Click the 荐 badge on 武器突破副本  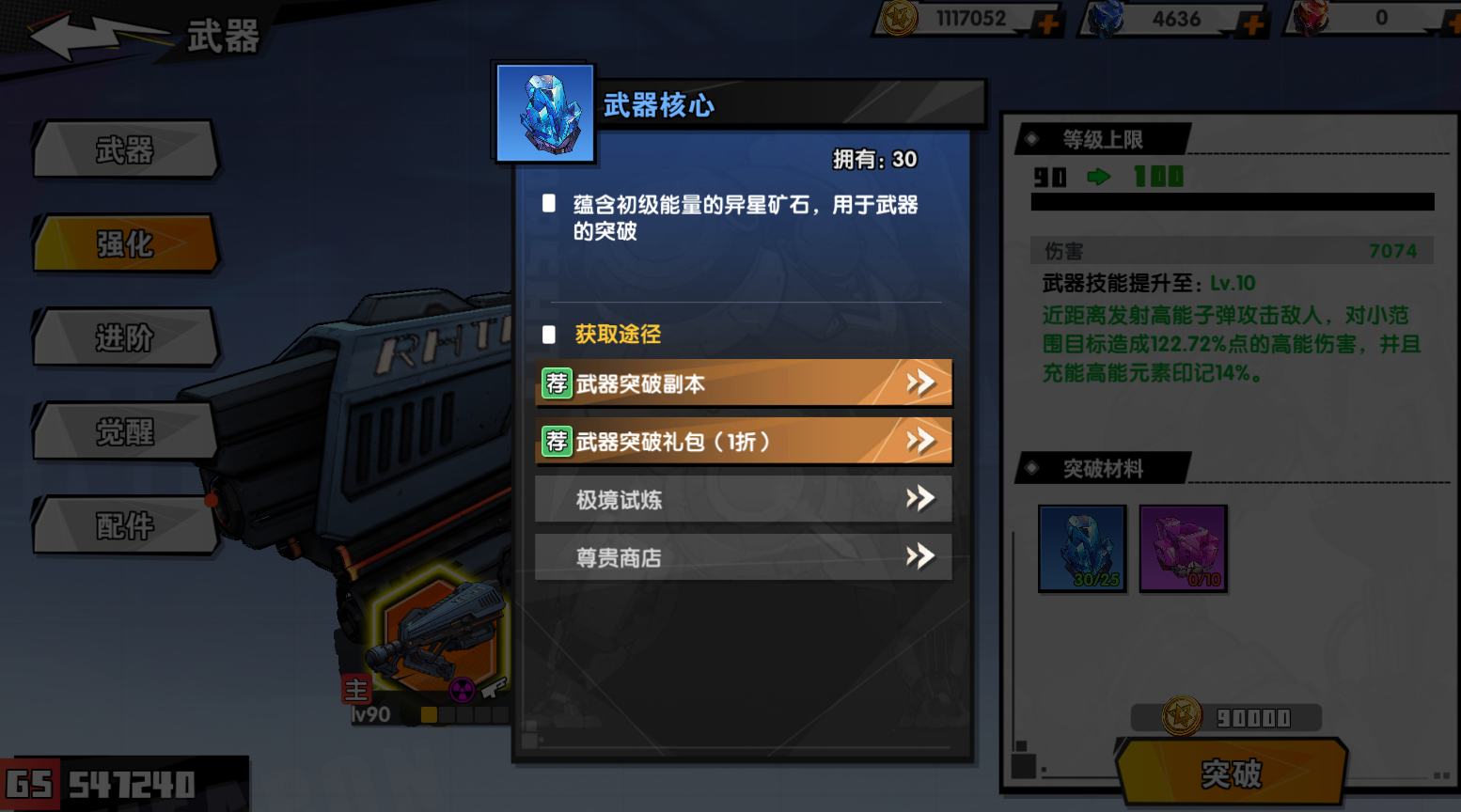tap(557, 383)
